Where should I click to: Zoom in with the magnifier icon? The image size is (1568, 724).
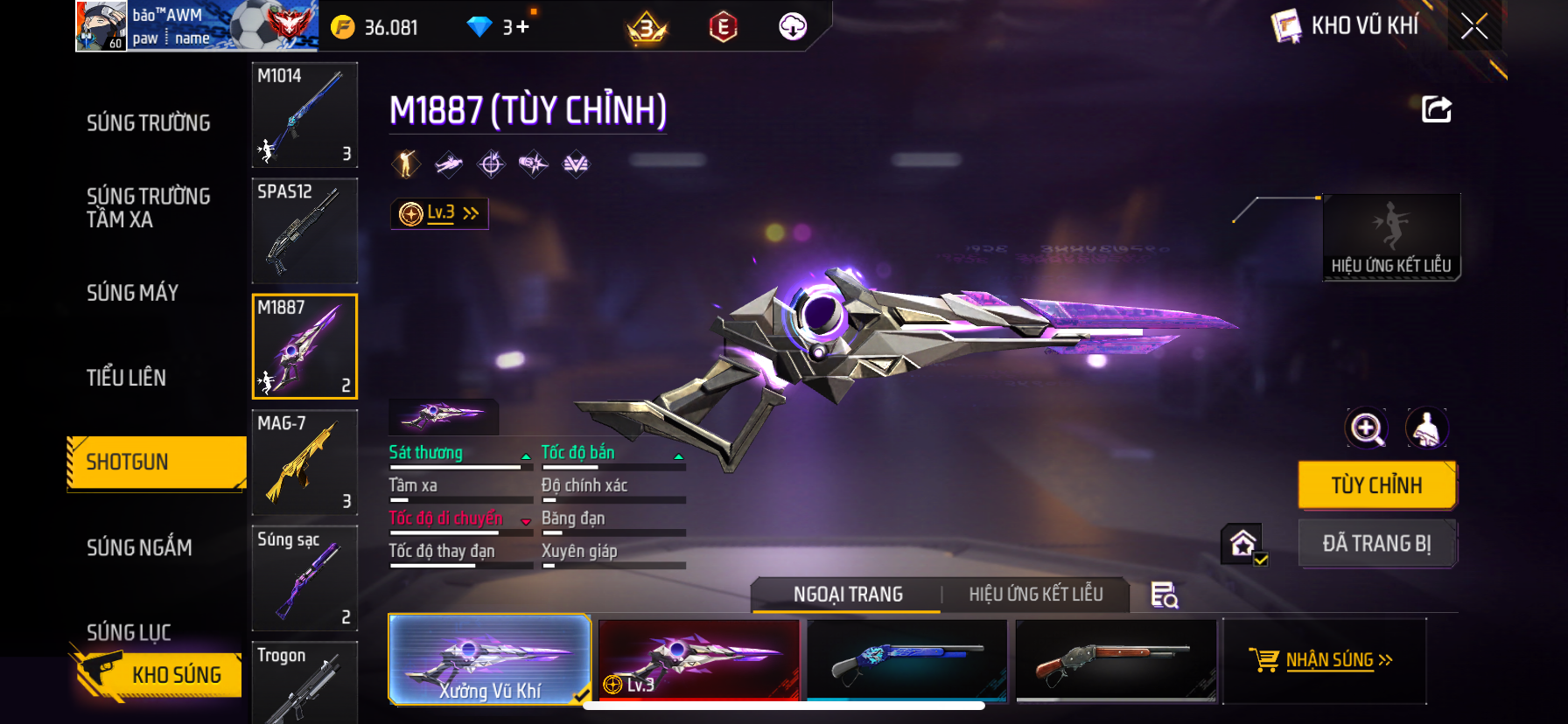1366,428
